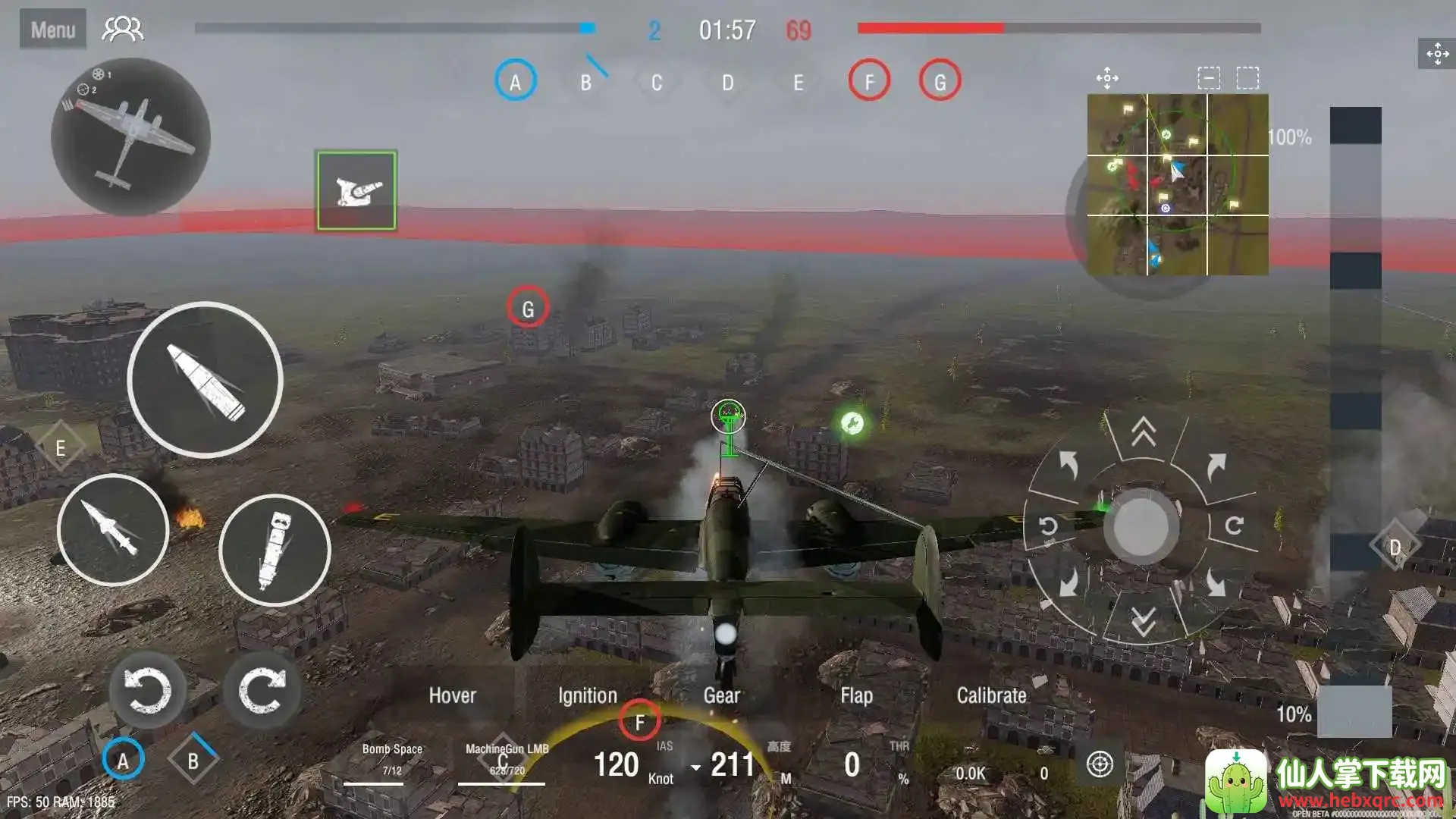Click the minimap's minus zoom button
Image resolution: width=1456 pixels, height=819 pixels.
point(1209,78)
